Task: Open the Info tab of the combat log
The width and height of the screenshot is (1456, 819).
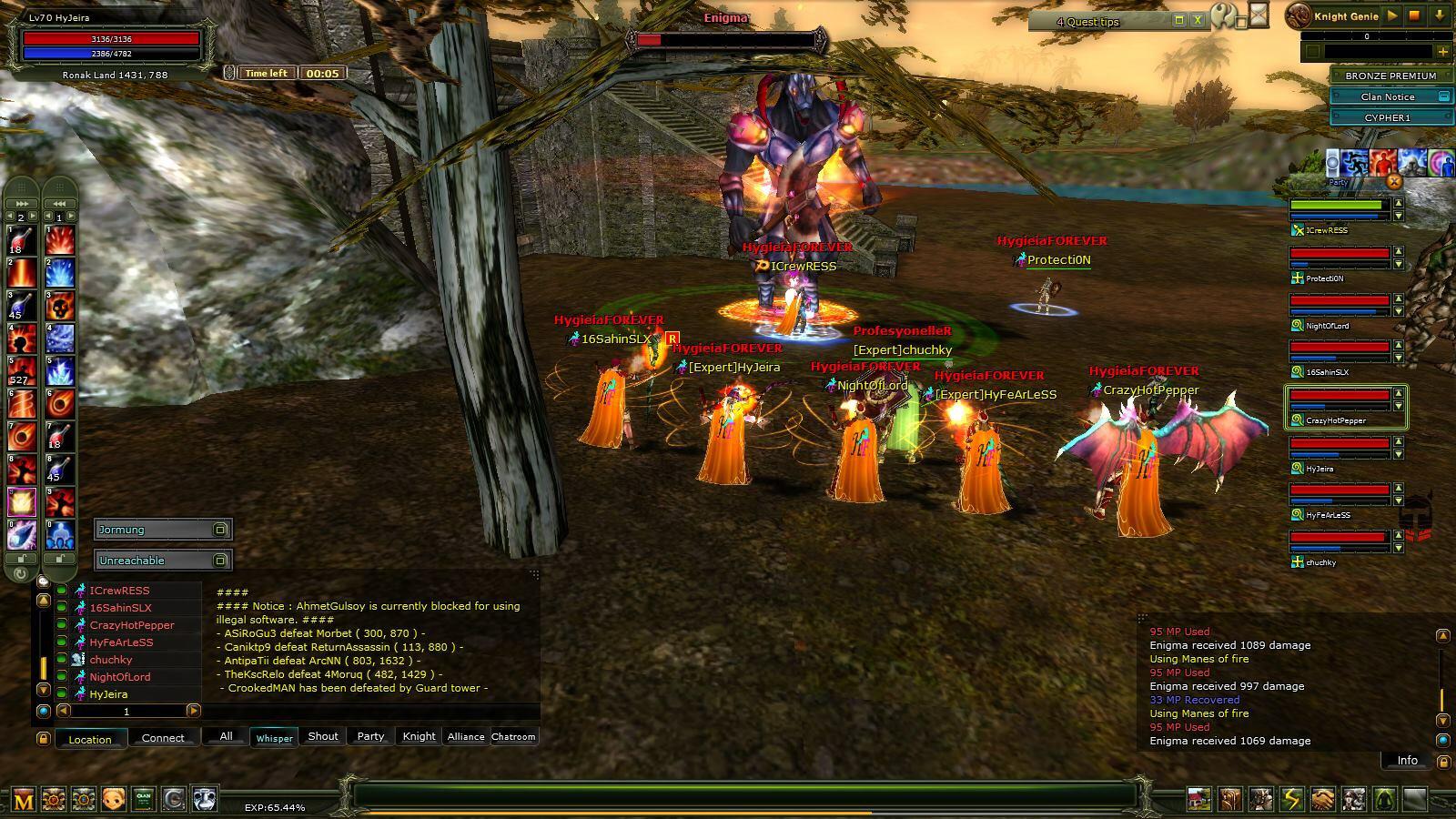Action: click(1407, 760)
